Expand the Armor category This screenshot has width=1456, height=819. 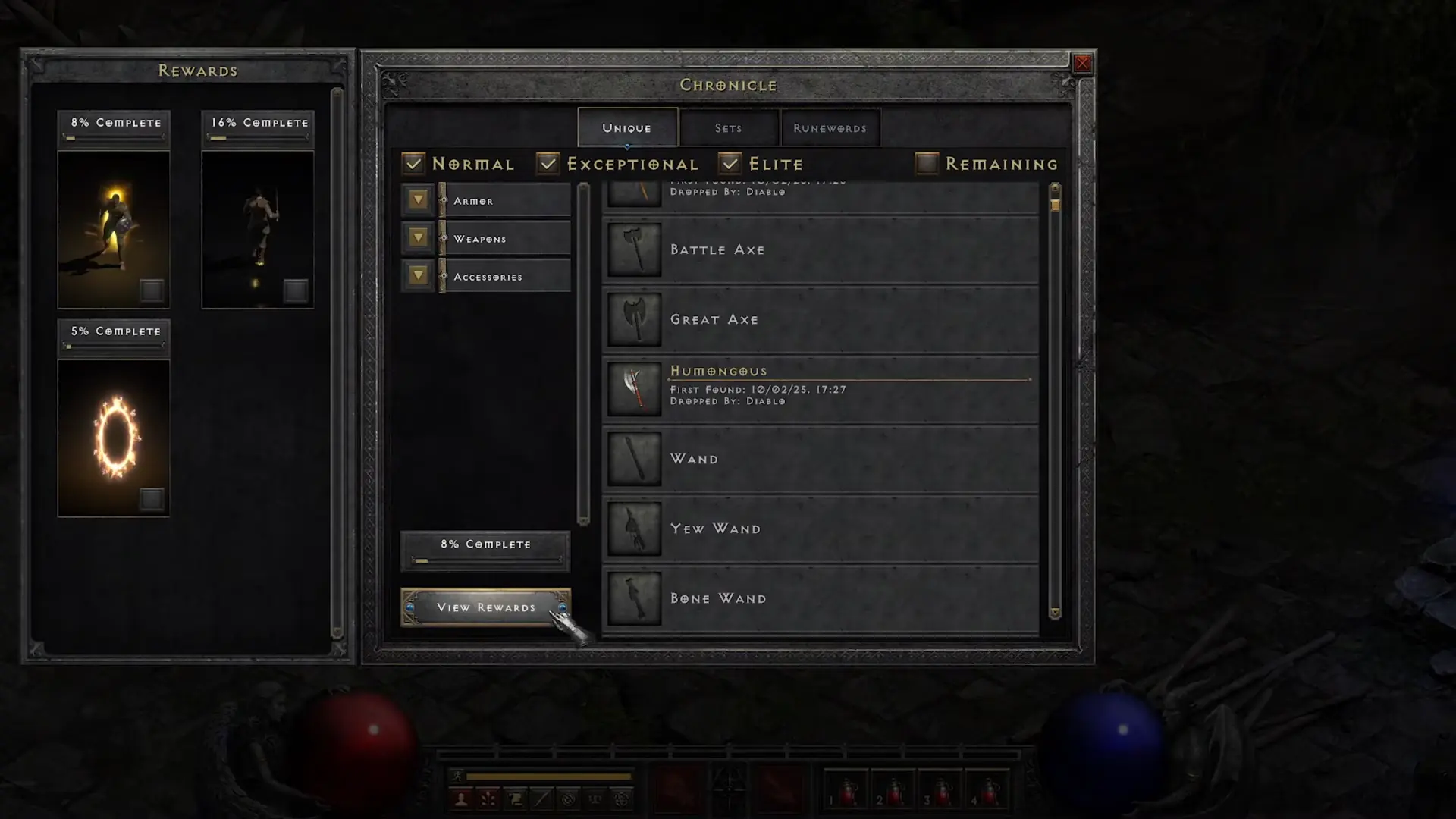(418, 199)
